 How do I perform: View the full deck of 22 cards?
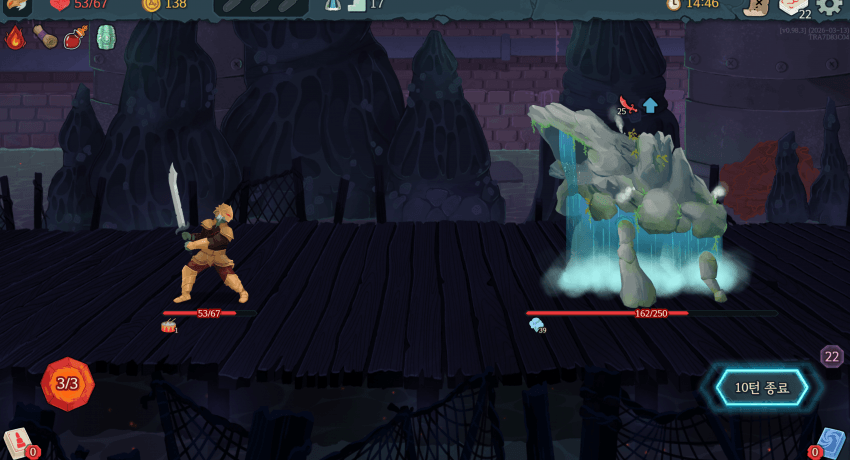793,7
